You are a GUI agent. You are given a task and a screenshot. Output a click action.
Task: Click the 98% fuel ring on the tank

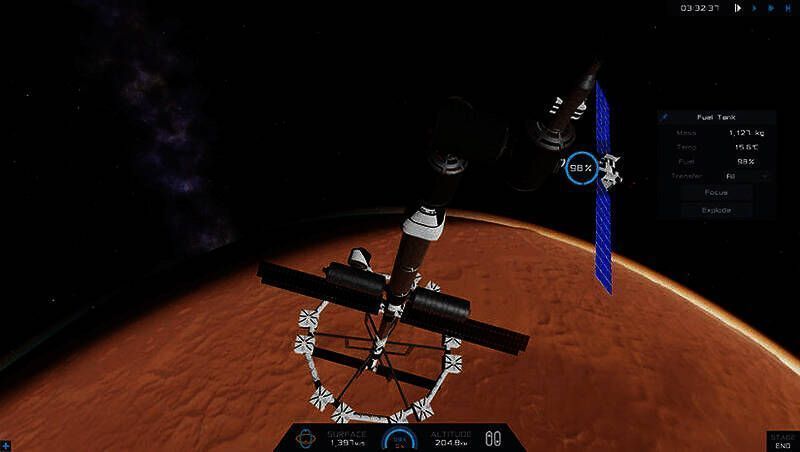[580, 167]
